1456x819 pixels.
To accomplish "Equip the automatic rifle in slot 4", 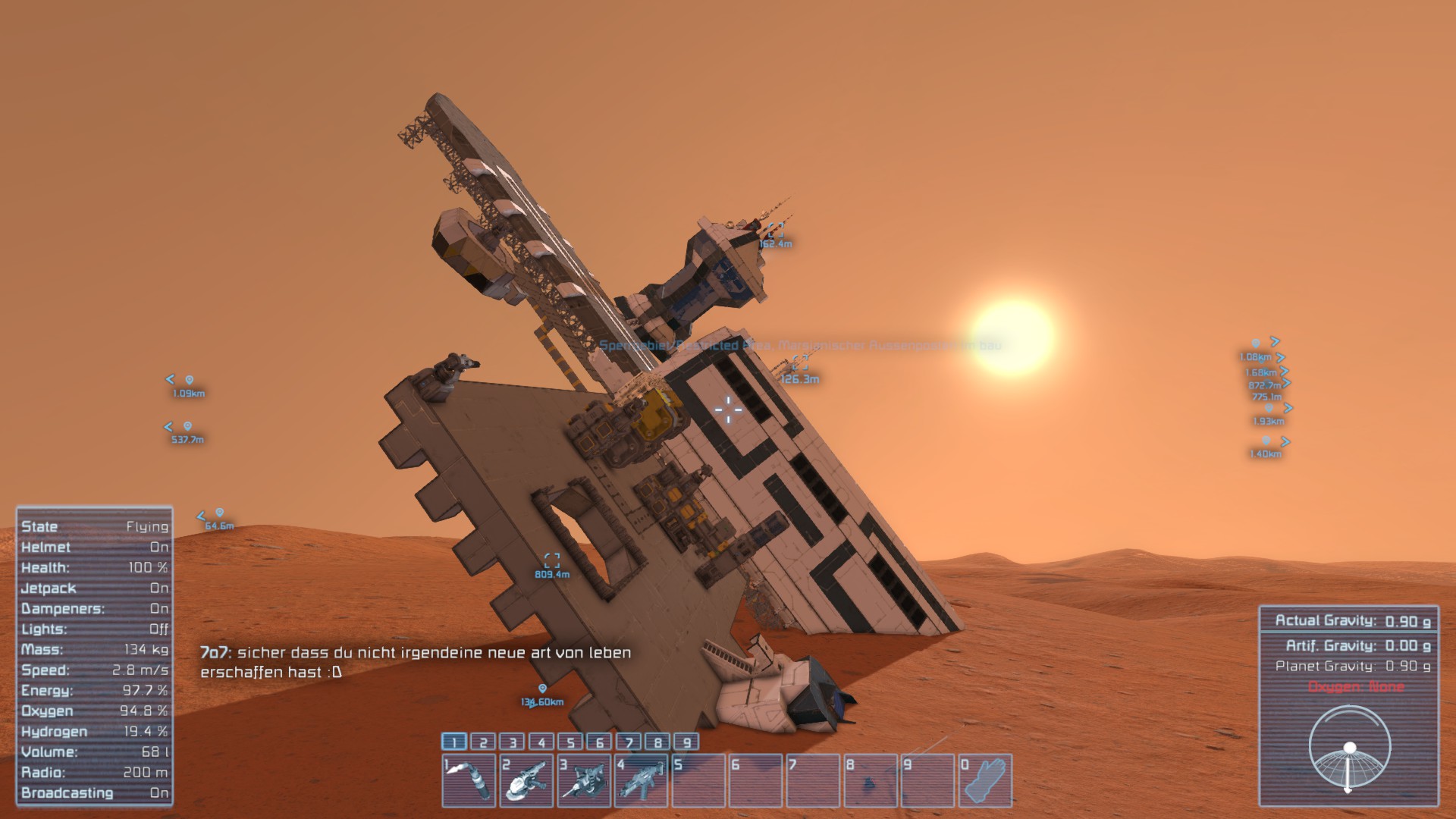I will click(641, 780).
